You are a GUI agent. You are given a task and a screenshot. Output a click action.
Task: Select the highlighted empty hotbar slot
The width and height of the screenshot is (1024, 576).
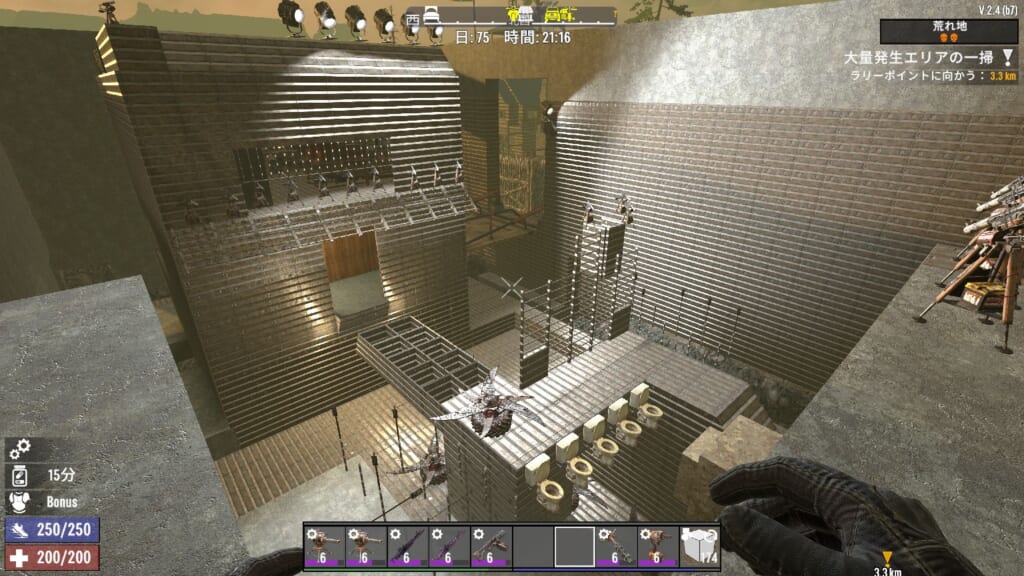tap(574, 547)
